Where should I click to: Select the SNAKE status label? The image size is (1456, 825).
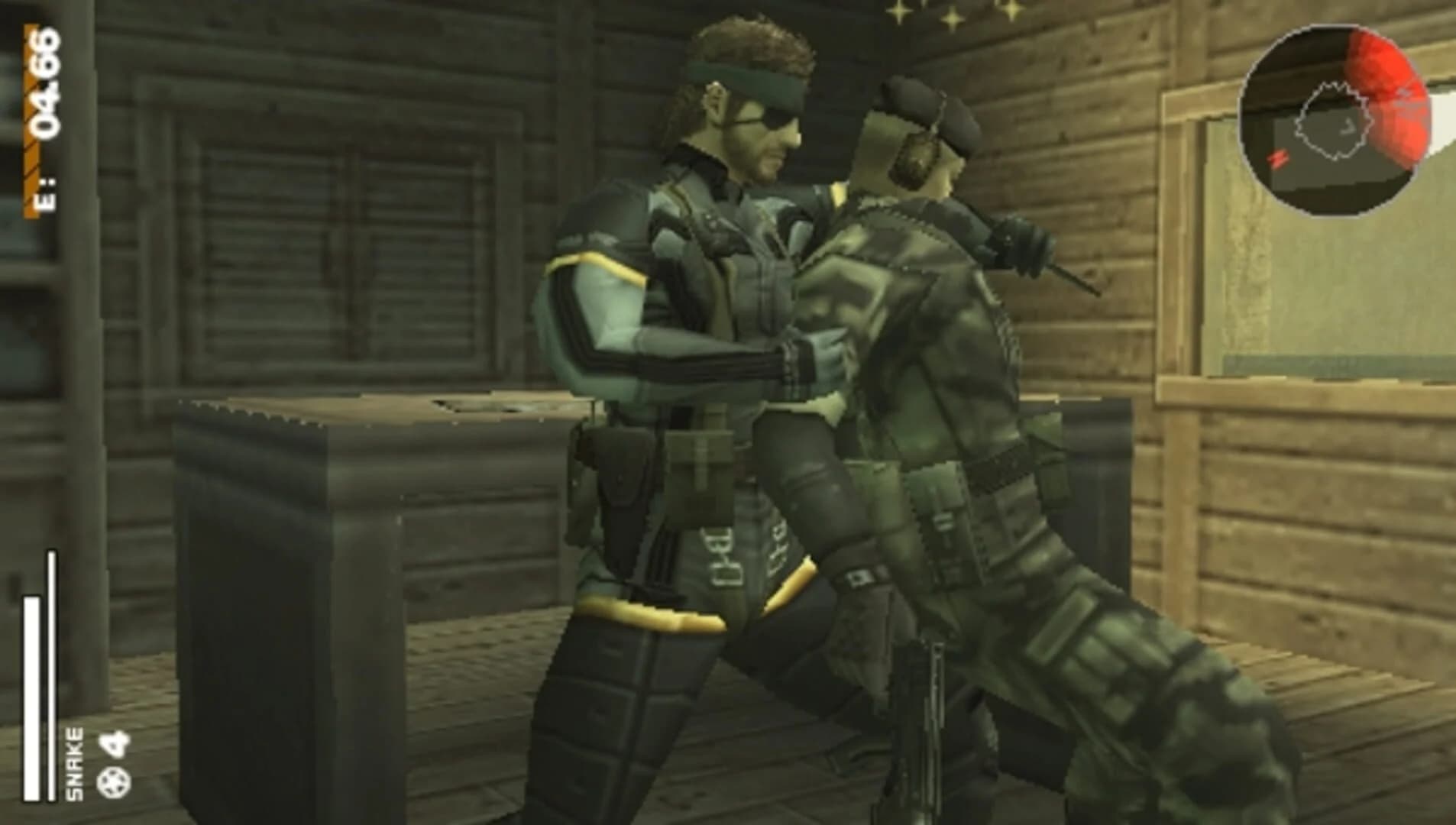click(73, 762)
